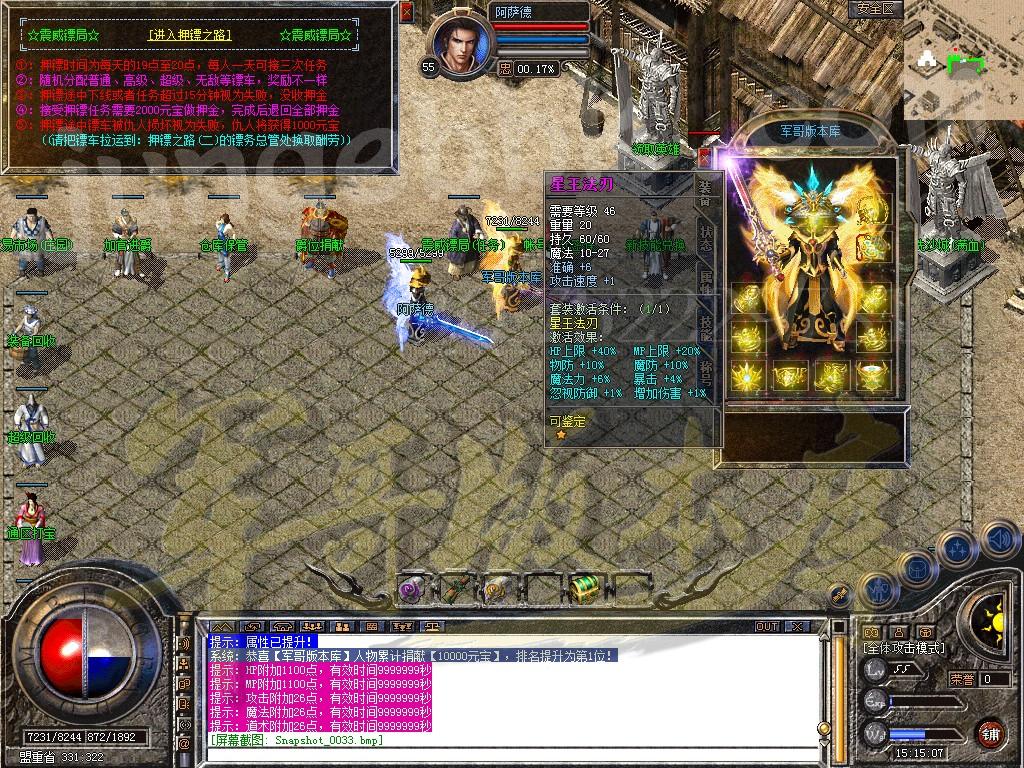Close the 震威镖局 quest dialog

[405, 13]
